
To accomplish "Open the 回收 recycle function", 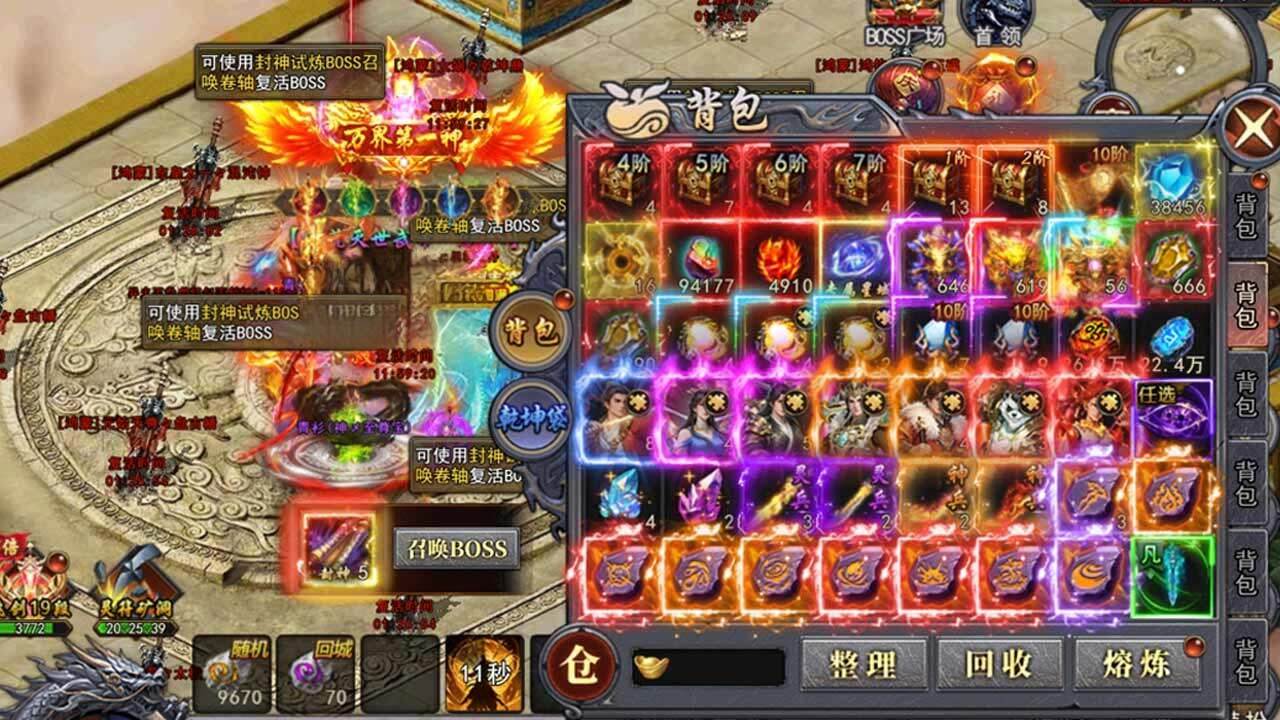I will point(999,664).
